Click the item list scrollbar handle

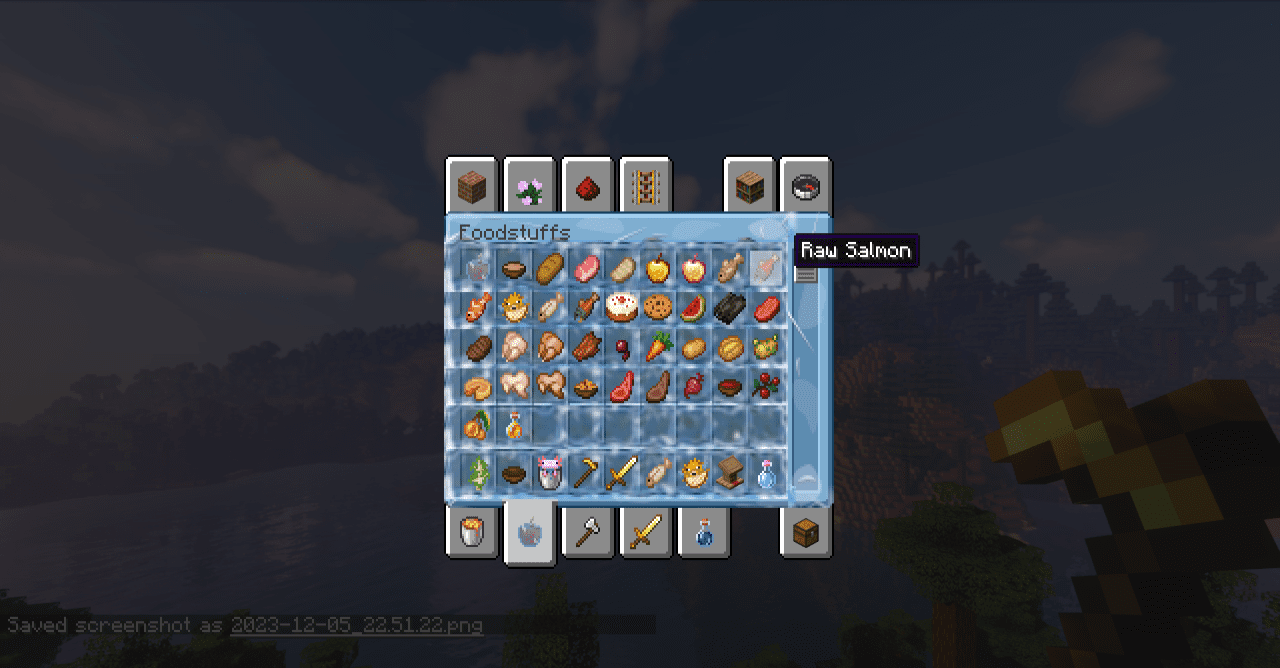(805, 273)
